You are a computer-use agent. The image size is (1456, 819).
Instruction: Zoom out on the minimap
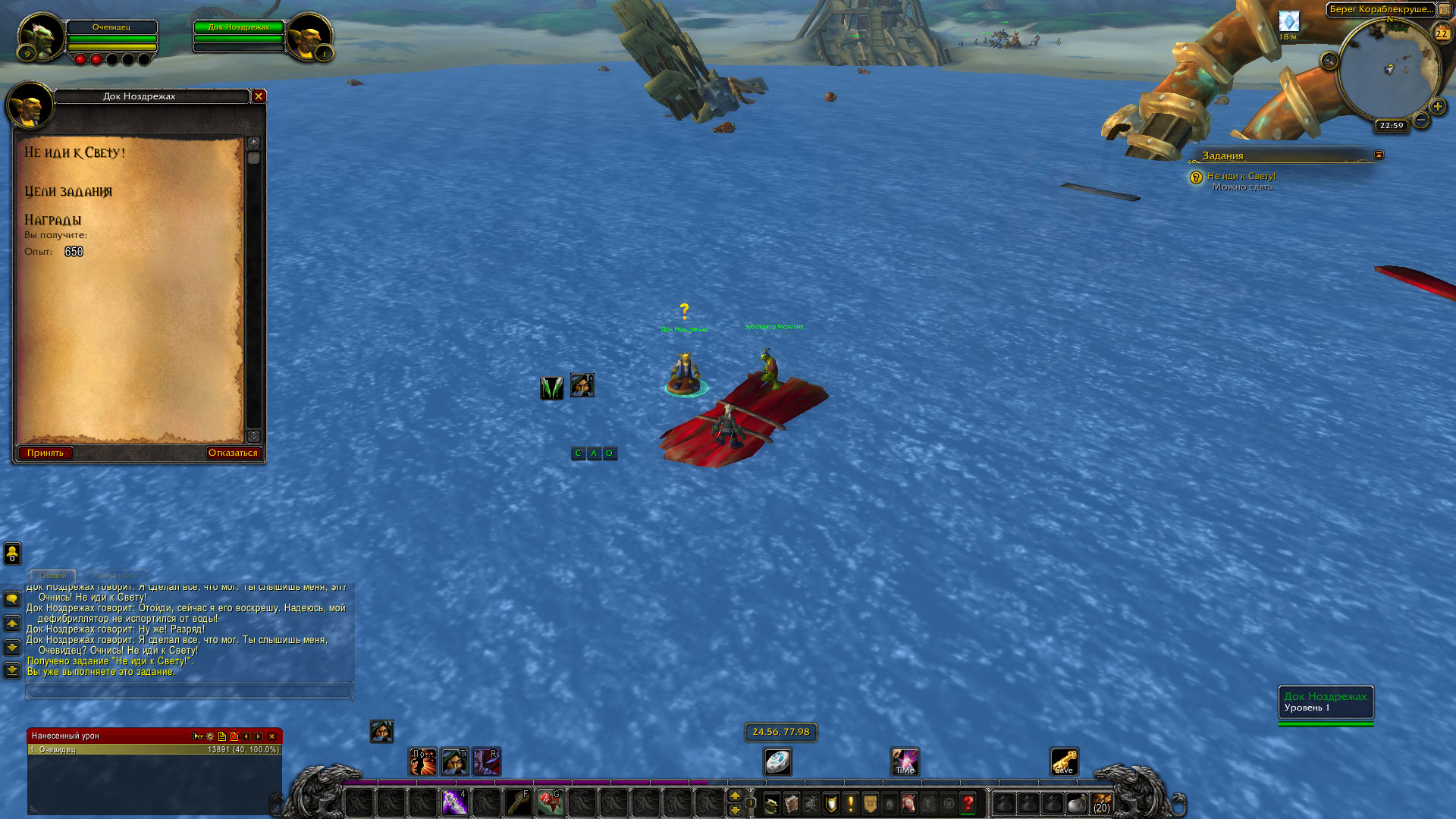pyautogui.click(x=1421, y=120)
